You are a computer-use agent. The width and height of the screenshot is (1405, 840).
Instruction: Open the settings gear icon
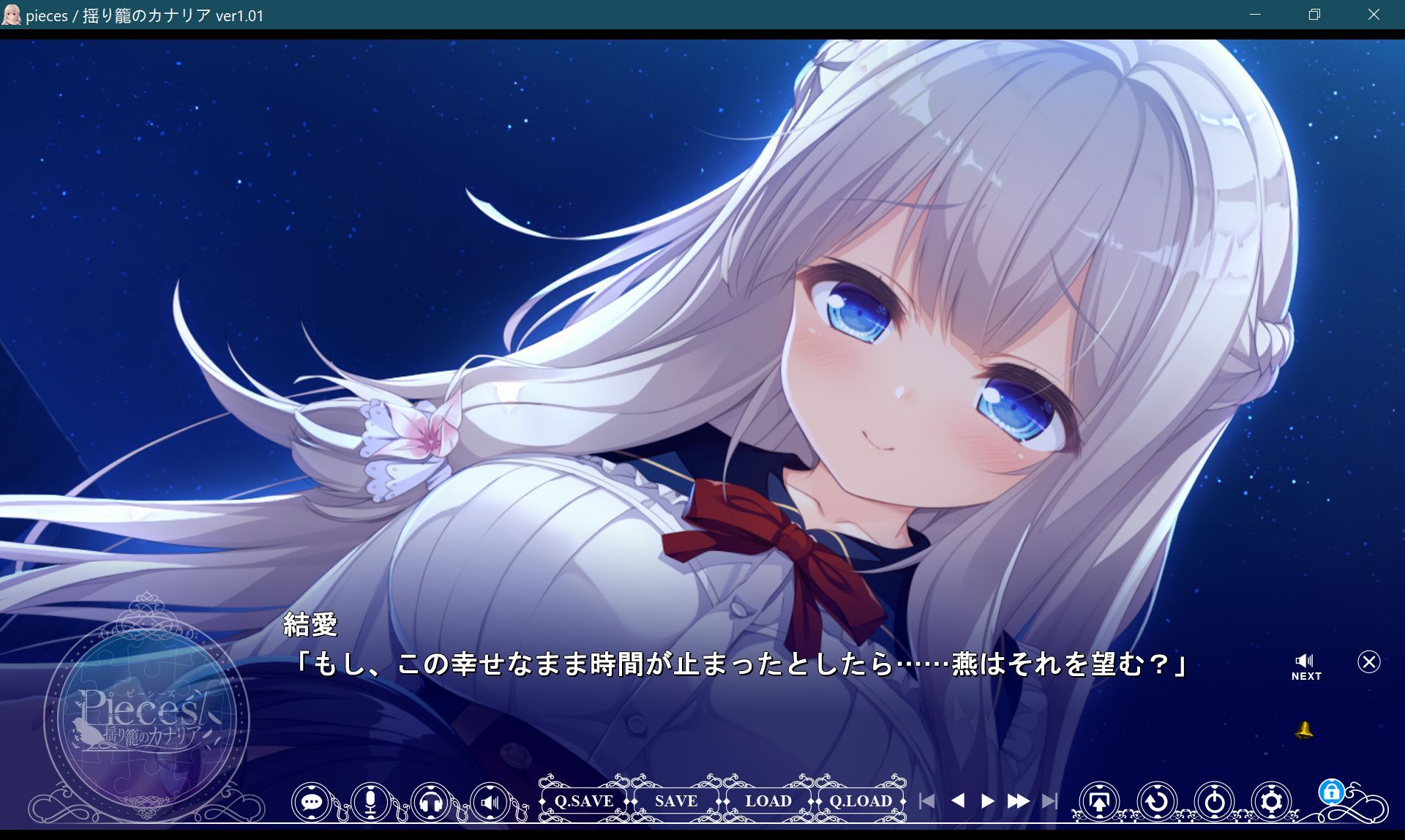pos(1270,802)
